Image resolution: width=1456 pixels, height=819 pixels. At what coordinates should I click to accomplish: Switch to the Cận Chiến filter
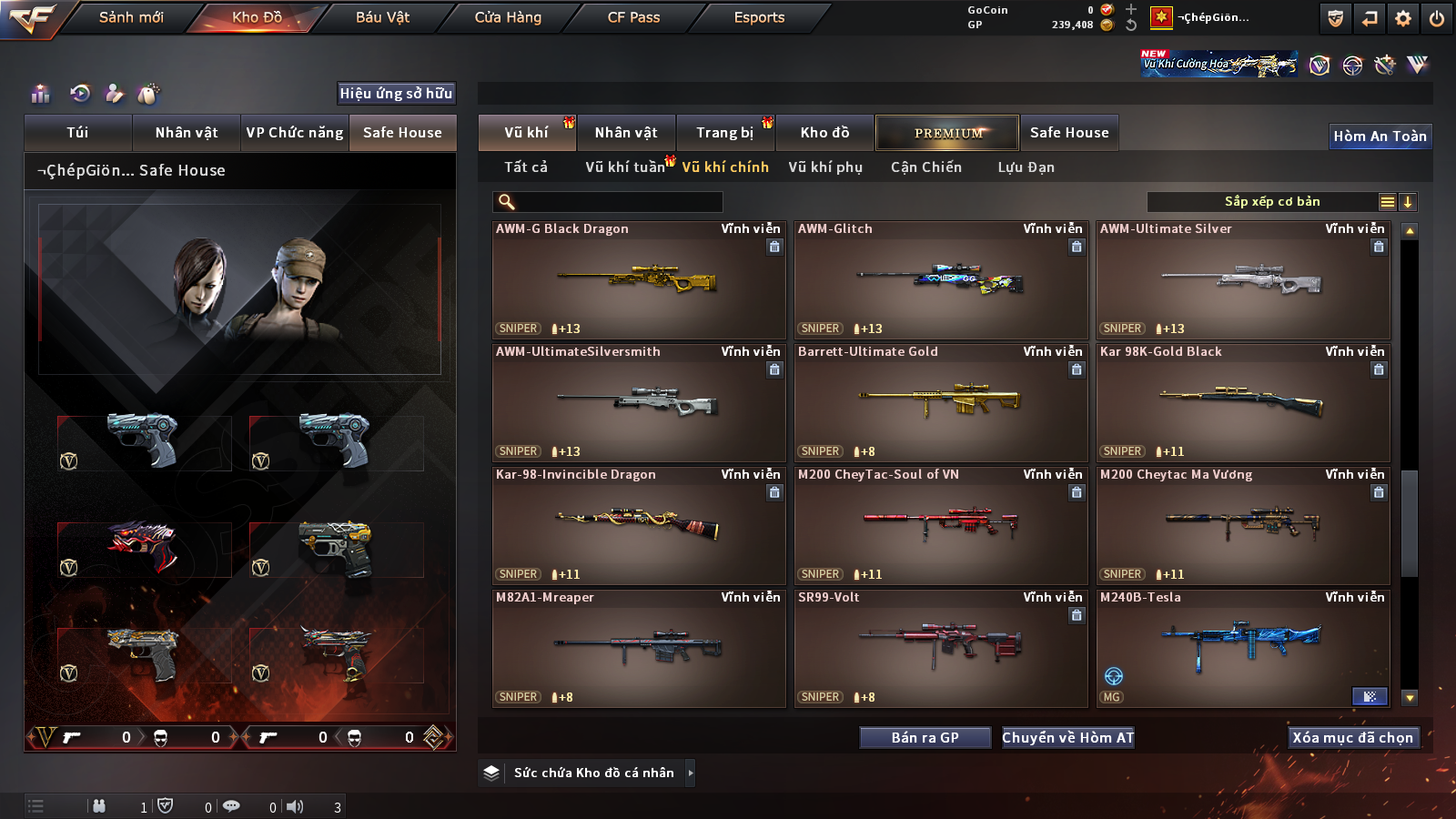[925, 167]
